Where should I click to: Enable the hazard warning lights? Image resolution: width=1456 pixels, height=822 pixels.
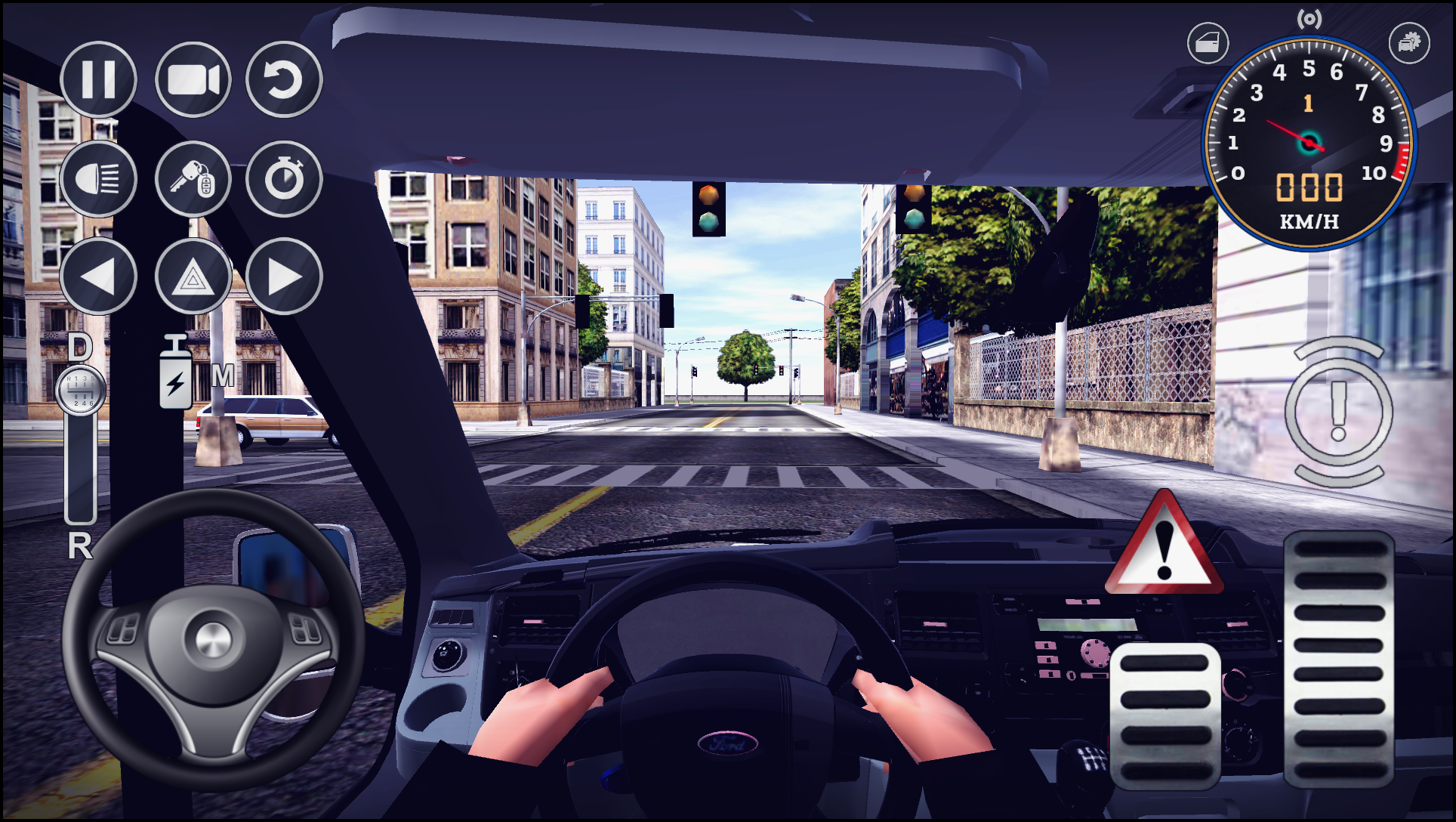pyautogui.click(x=191, y=277)
